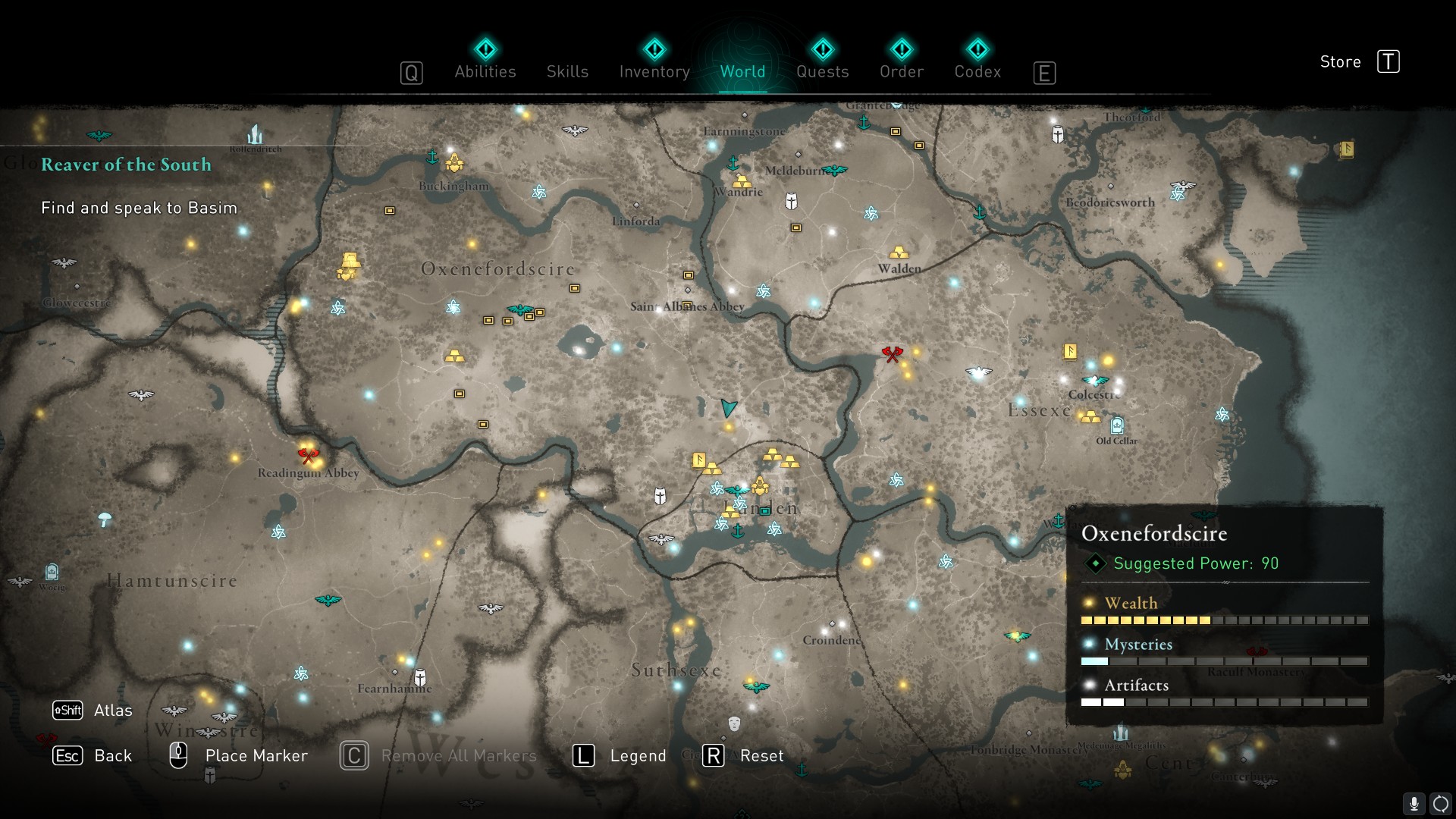This screenshot has height=819, width=1456.
Task: Select the Reaver of the South quest tracker
Action: (x=126, y=165)
